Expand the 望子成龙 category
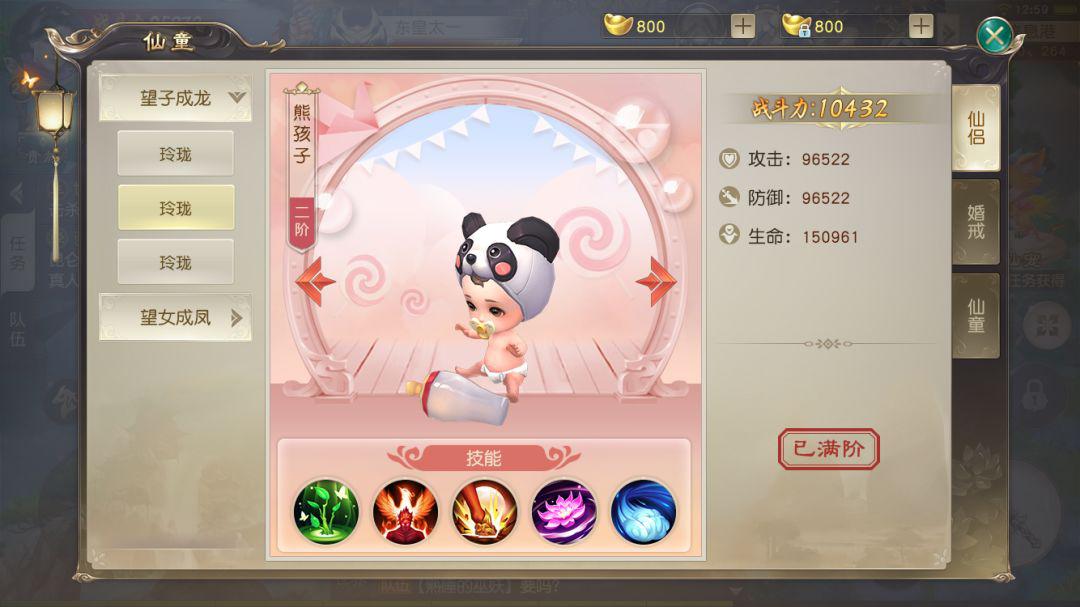Screen dimensions: 1080x607 [x=175, y=98]
